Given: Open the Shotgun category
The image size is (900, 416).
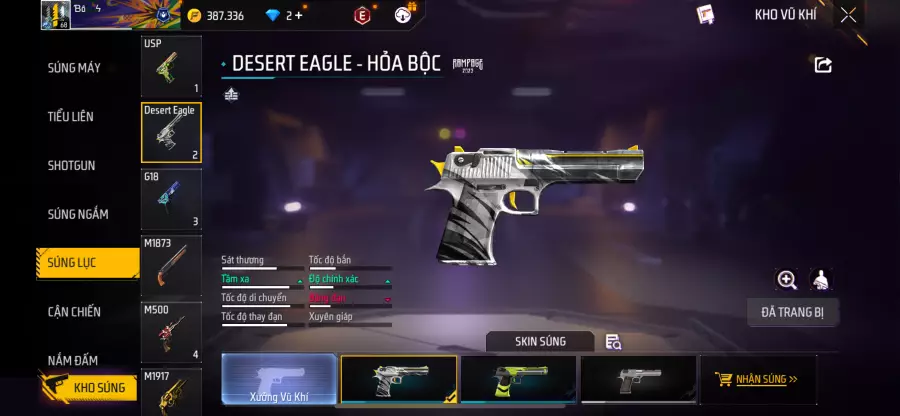Looking at the screenshot, I should [71, 165].
